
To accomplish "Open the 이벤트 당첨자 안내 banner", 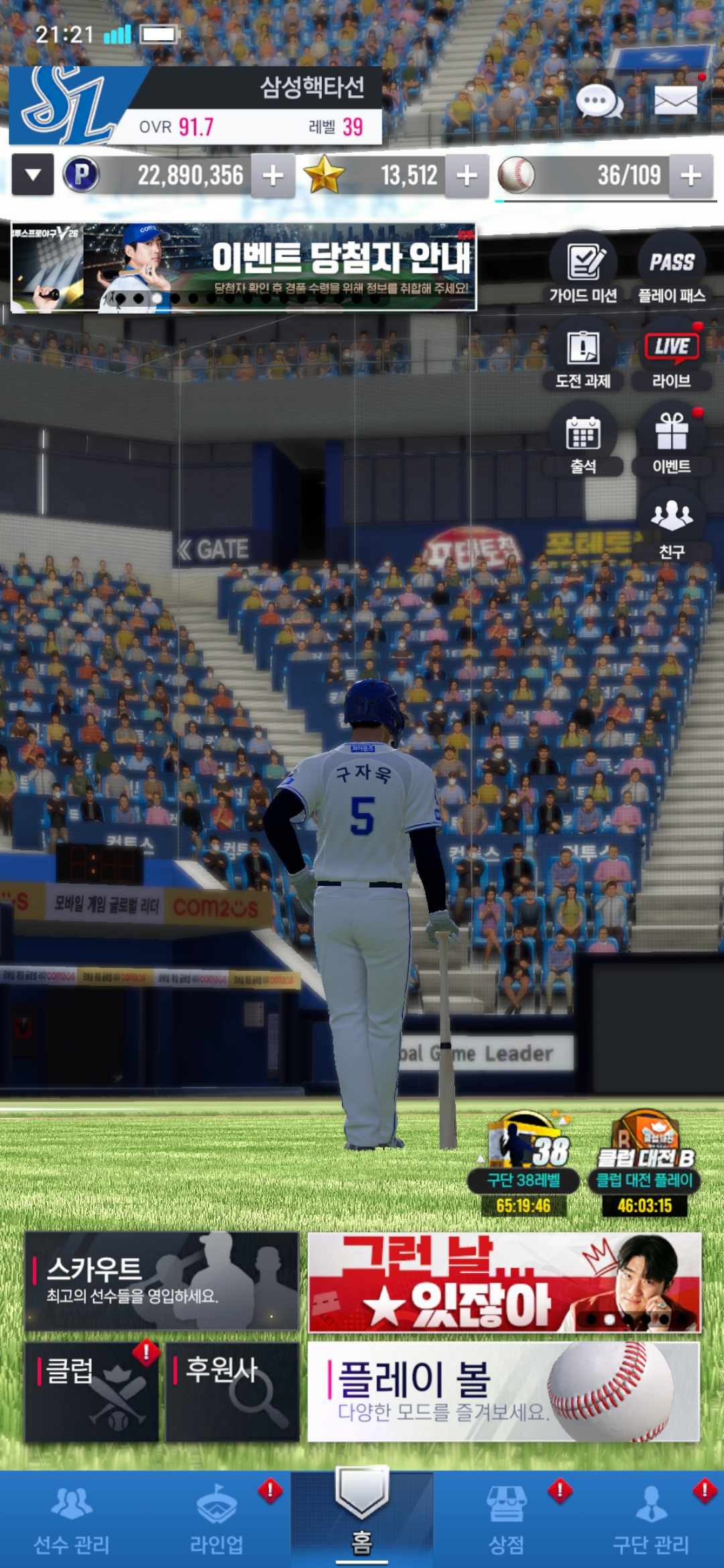I will click(244, 267).
